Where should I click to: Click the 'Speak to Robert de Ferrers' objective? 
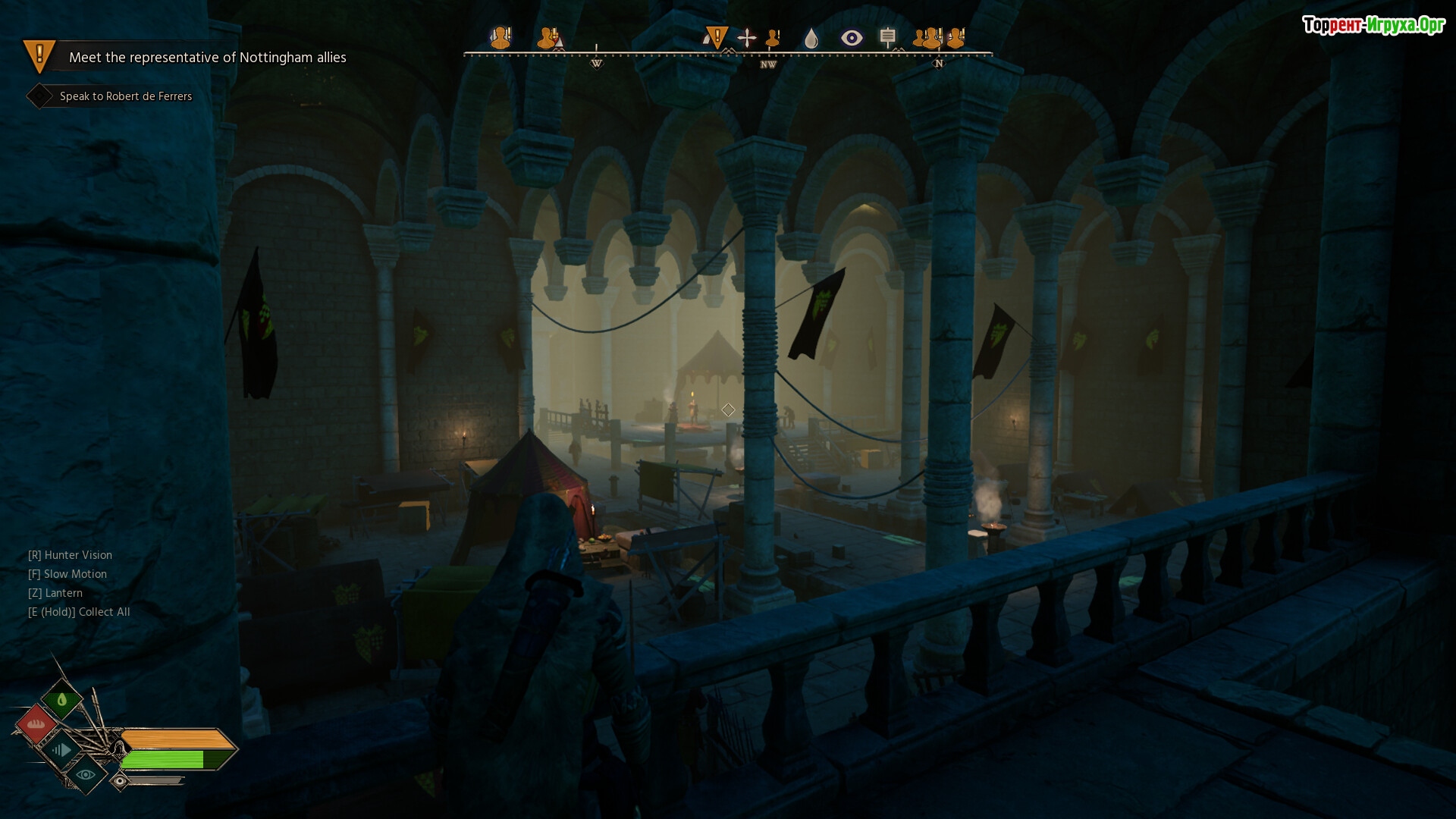(x=125, y=96)
